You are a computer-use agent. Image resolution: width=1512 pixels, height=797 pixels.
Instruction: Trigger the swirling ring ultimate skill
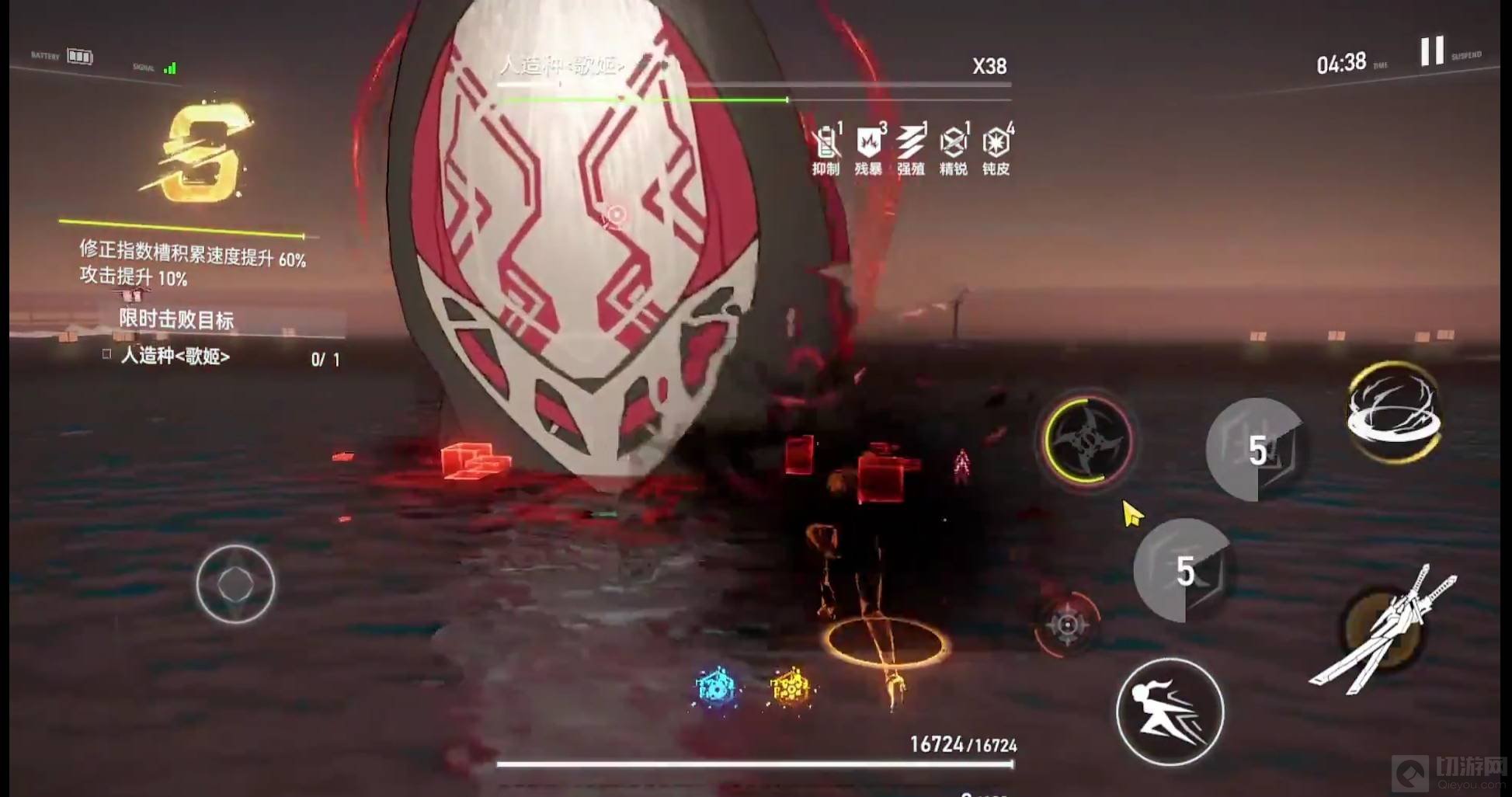[1394, 412]
